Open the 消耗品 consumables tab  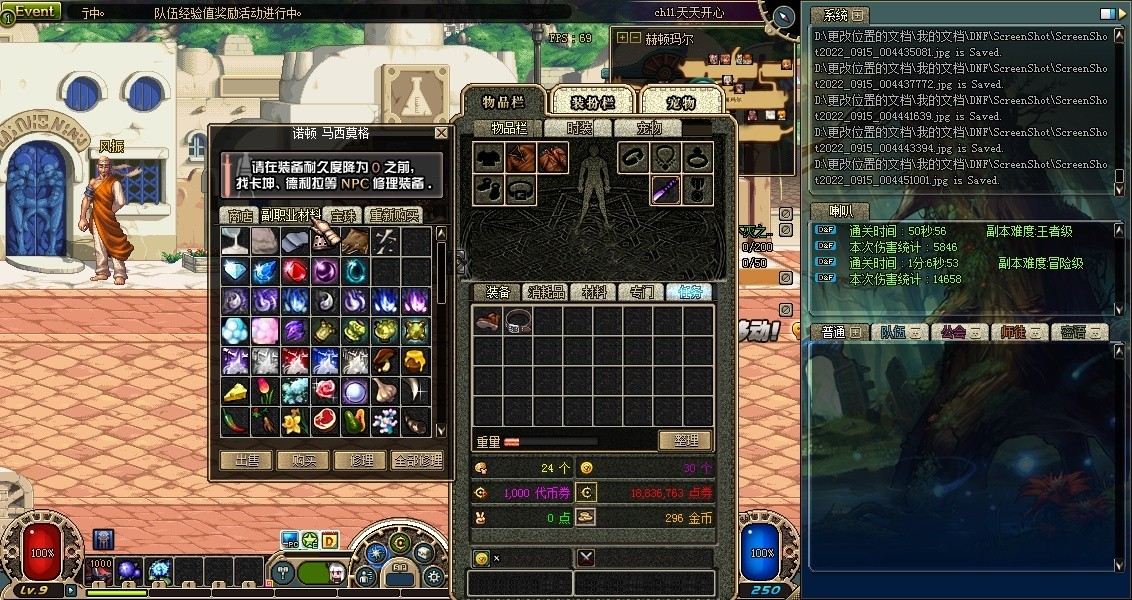546,292
